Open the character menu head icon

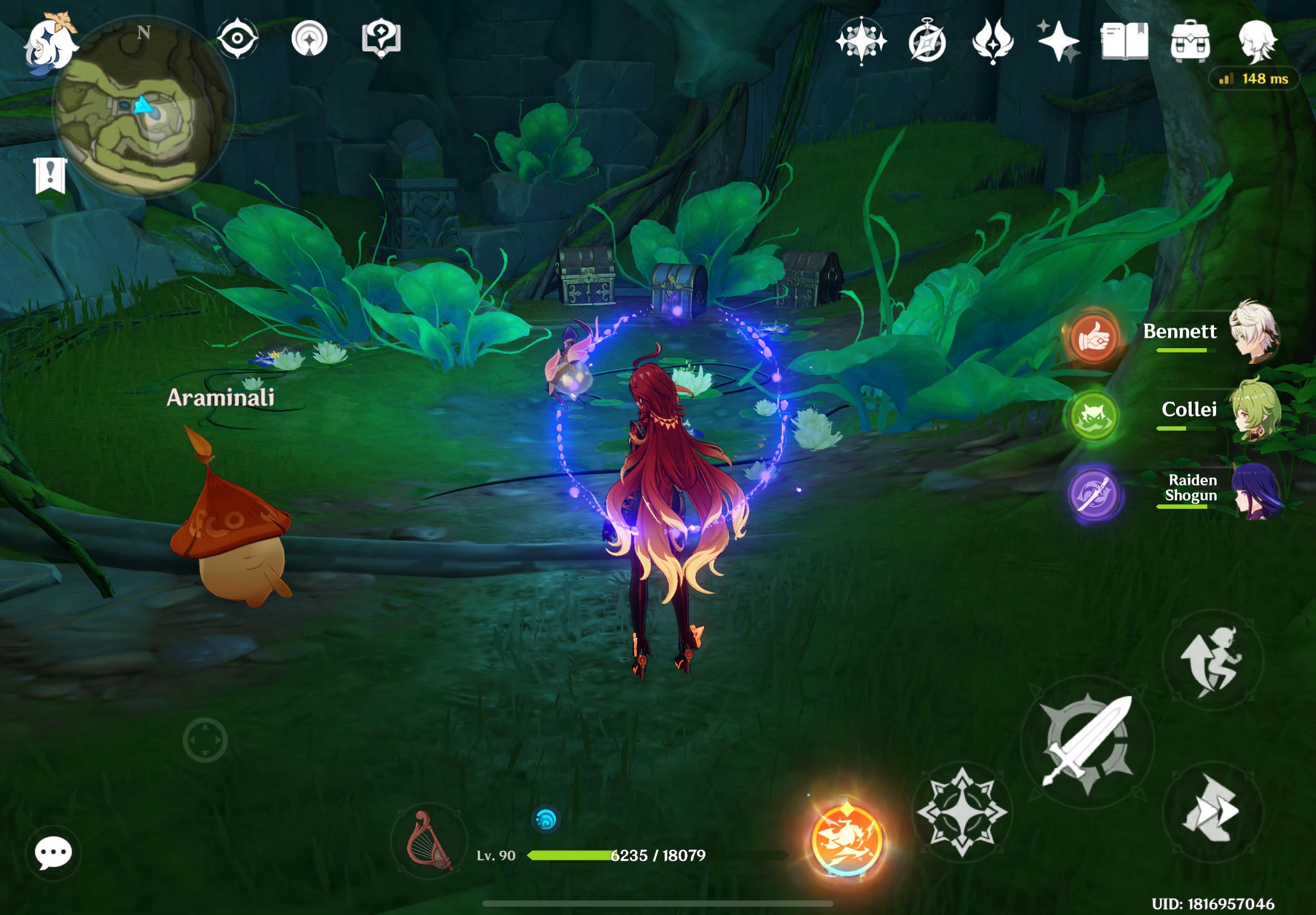(x=1256, y=41)
